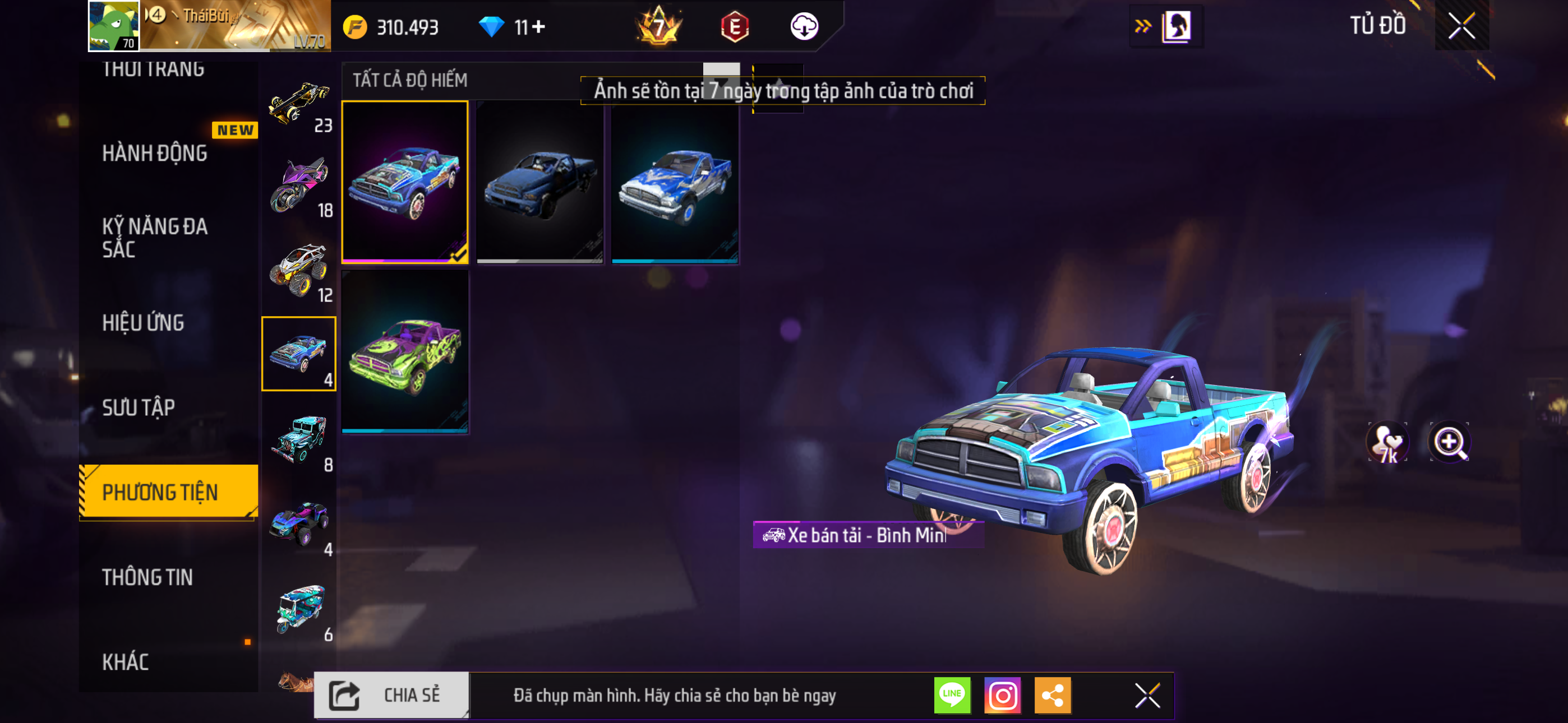Select the plain dark blue pickup skin
The width and height of the screenshot is (1568, 723).
(x=540, y=182)
